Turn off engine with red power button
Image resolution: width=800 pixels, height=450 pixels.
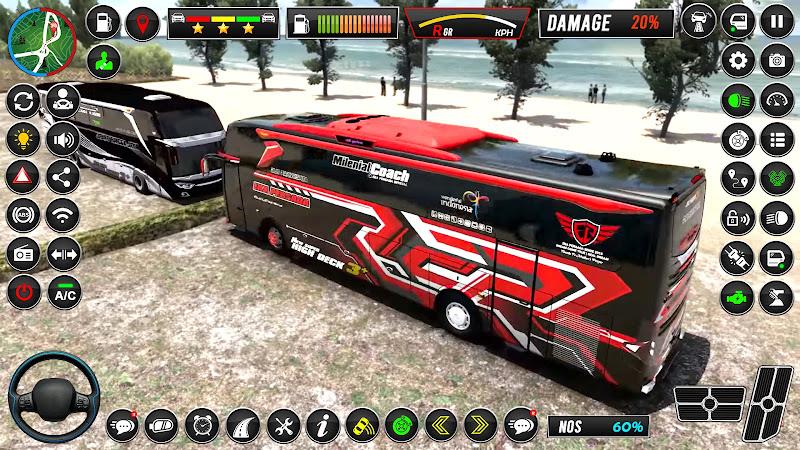22,293
